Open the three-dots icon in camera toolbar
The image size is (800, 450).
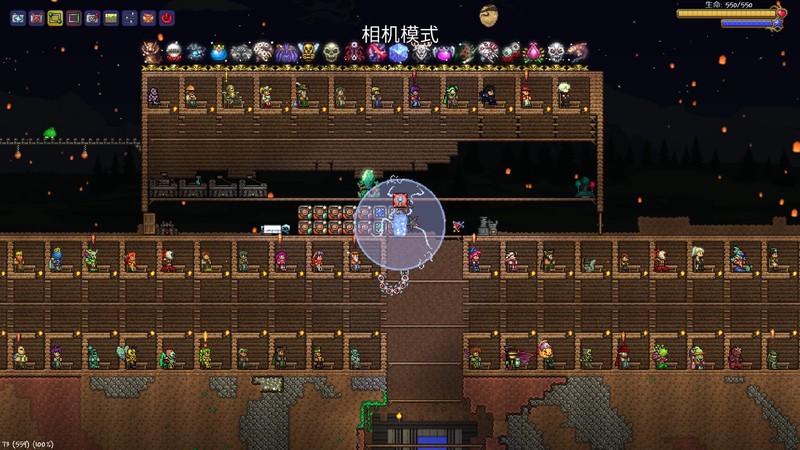[x=129, y=18]
